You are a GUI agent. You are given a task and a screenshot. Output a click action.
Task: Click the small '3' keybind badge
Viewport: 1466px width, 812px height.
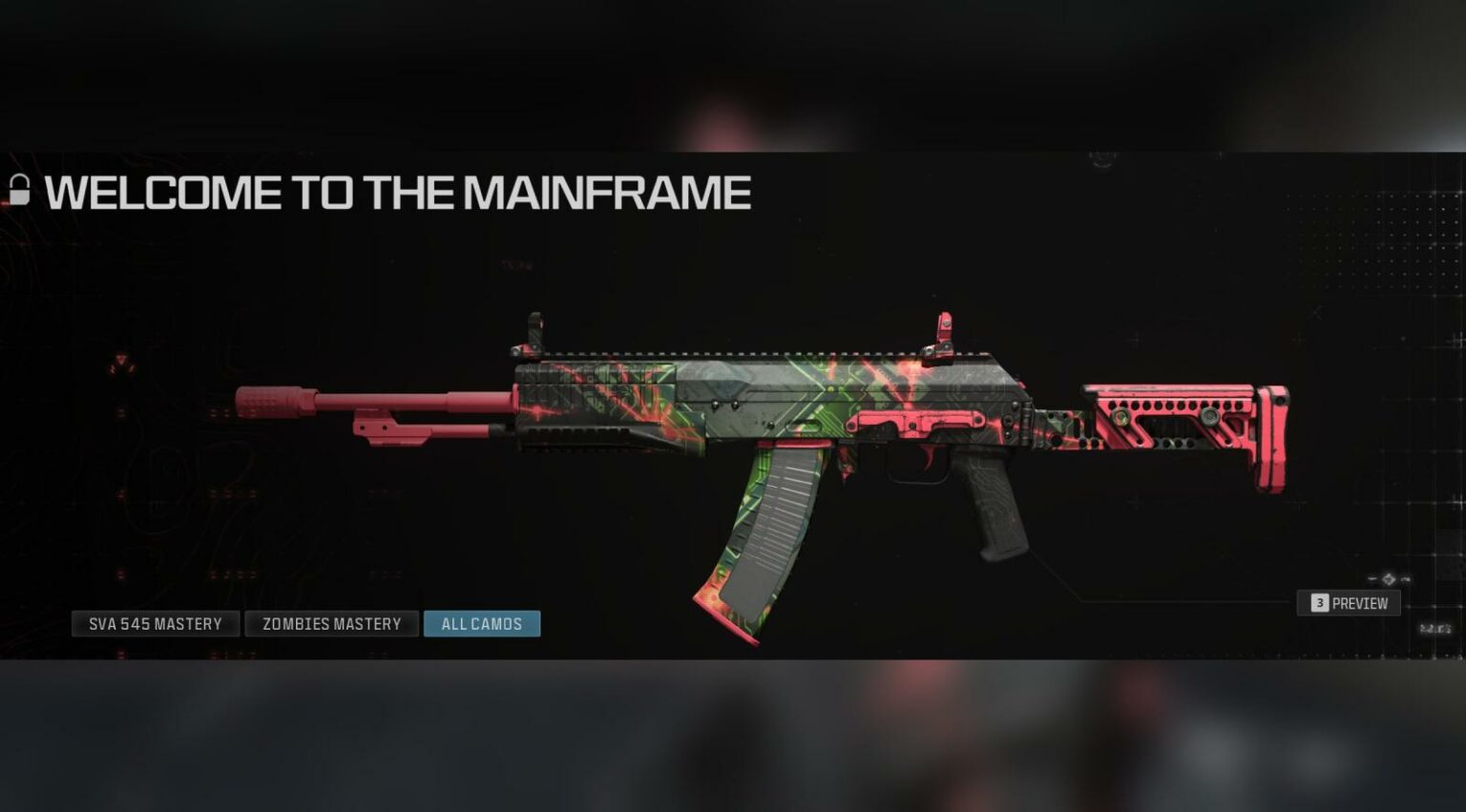1320,602
